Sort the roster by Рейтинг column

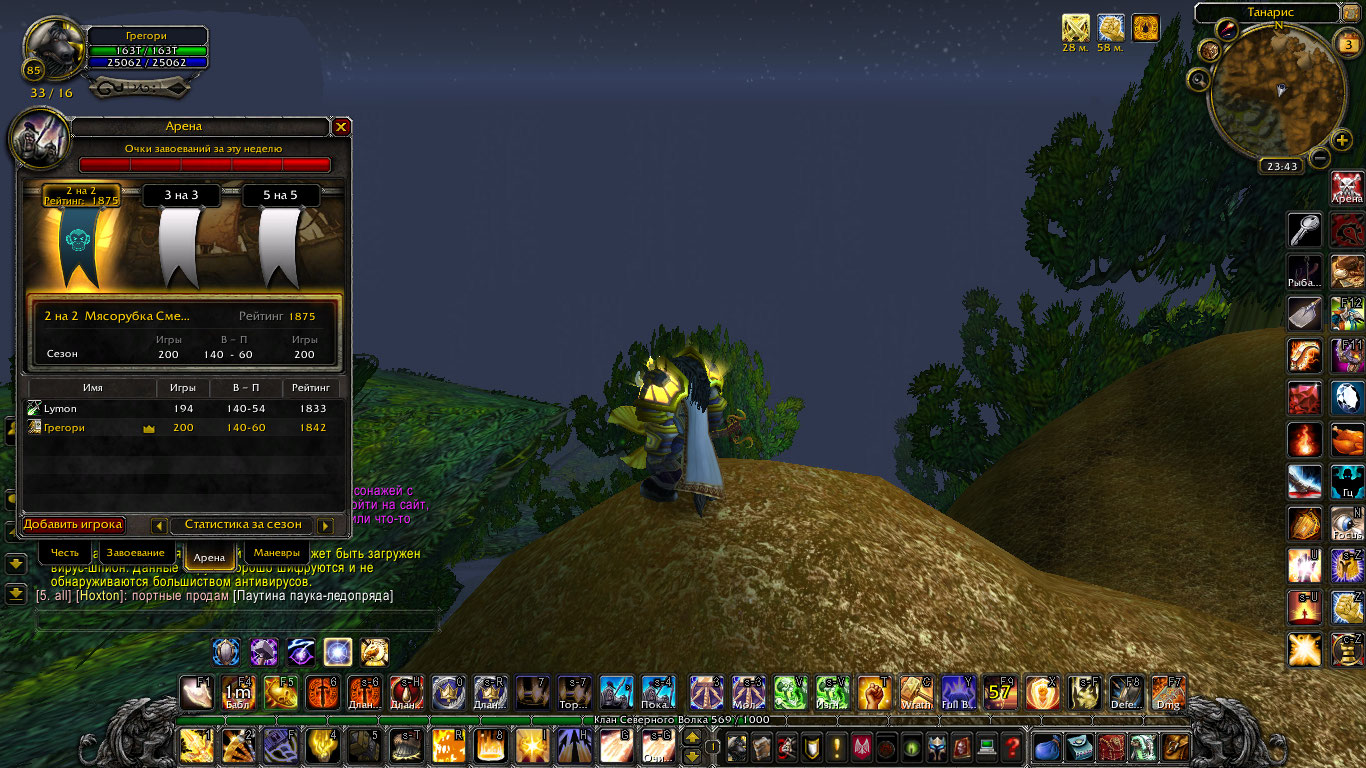click(x=310, y=388)
